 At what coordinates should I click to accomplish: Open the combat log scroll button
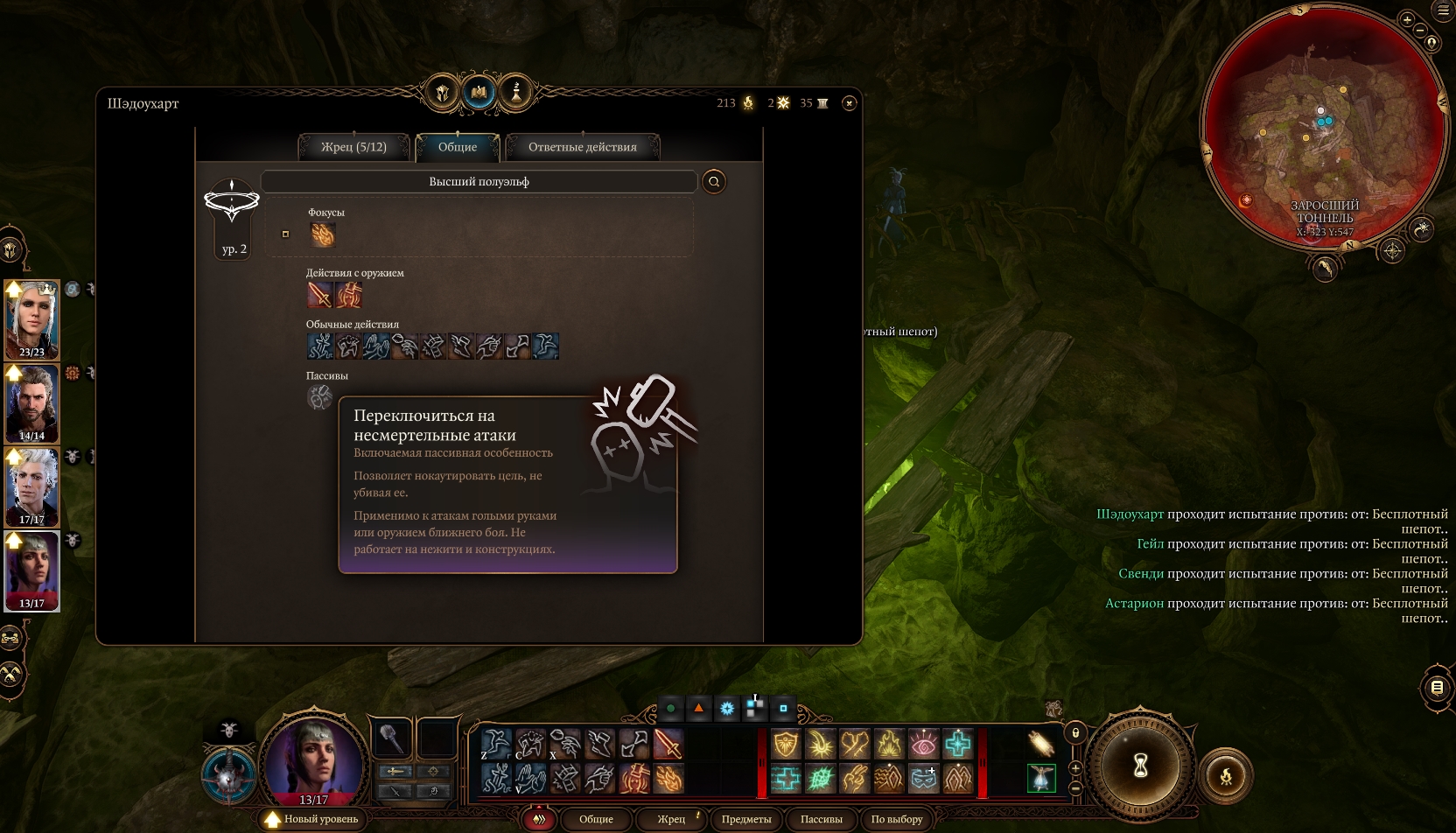1437,688
